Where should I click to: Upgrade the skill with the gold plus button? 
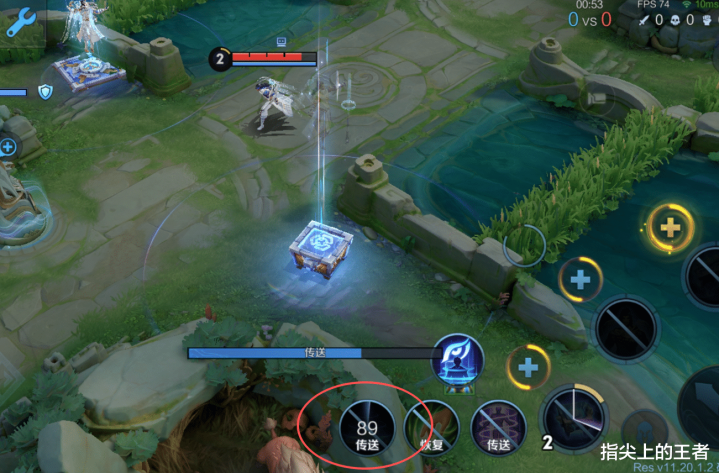(x=671, y=228)
